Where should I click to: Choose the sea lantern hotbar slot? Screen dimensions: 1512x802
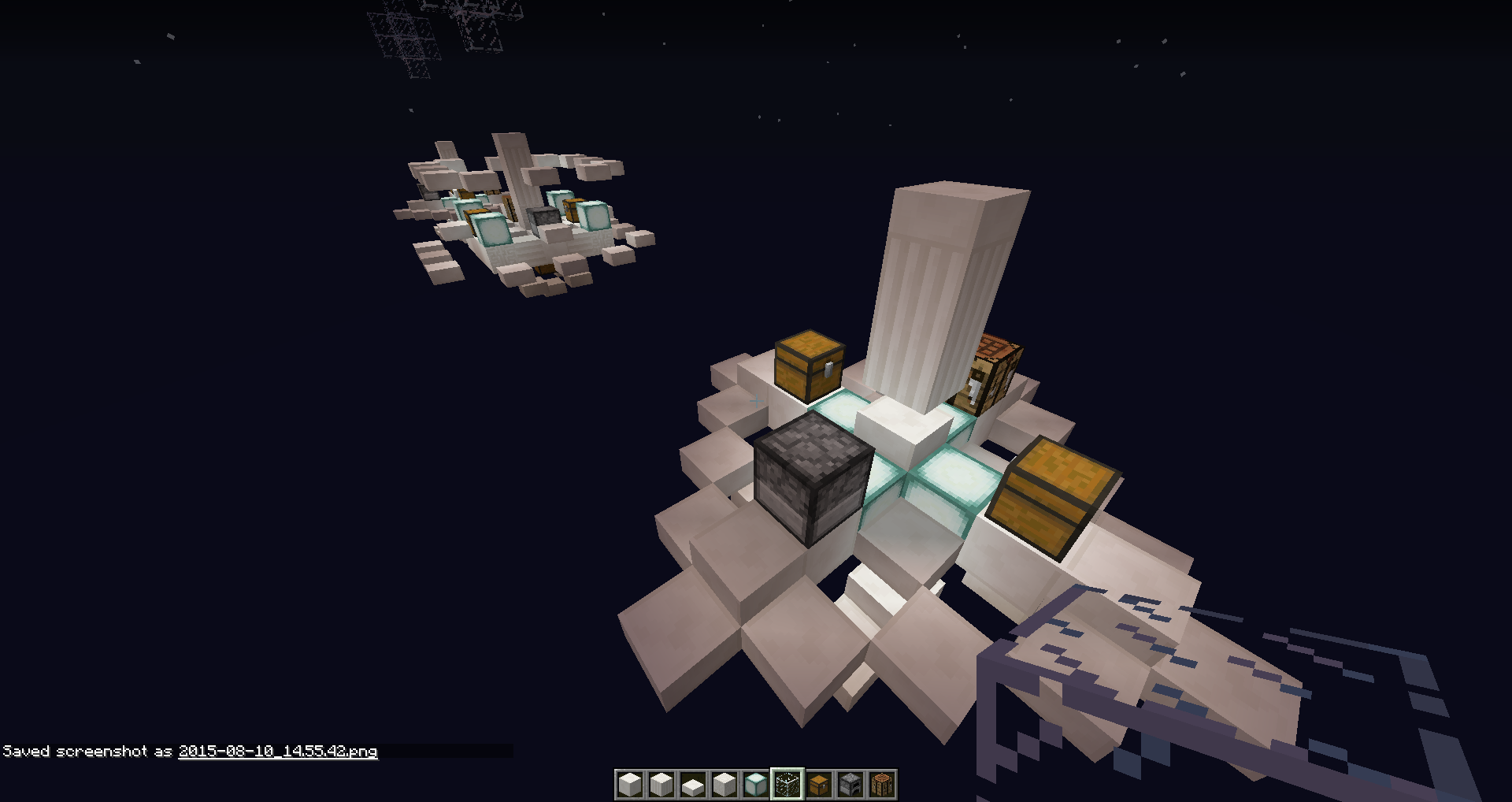pyautogui.click(x=755, y=785)
